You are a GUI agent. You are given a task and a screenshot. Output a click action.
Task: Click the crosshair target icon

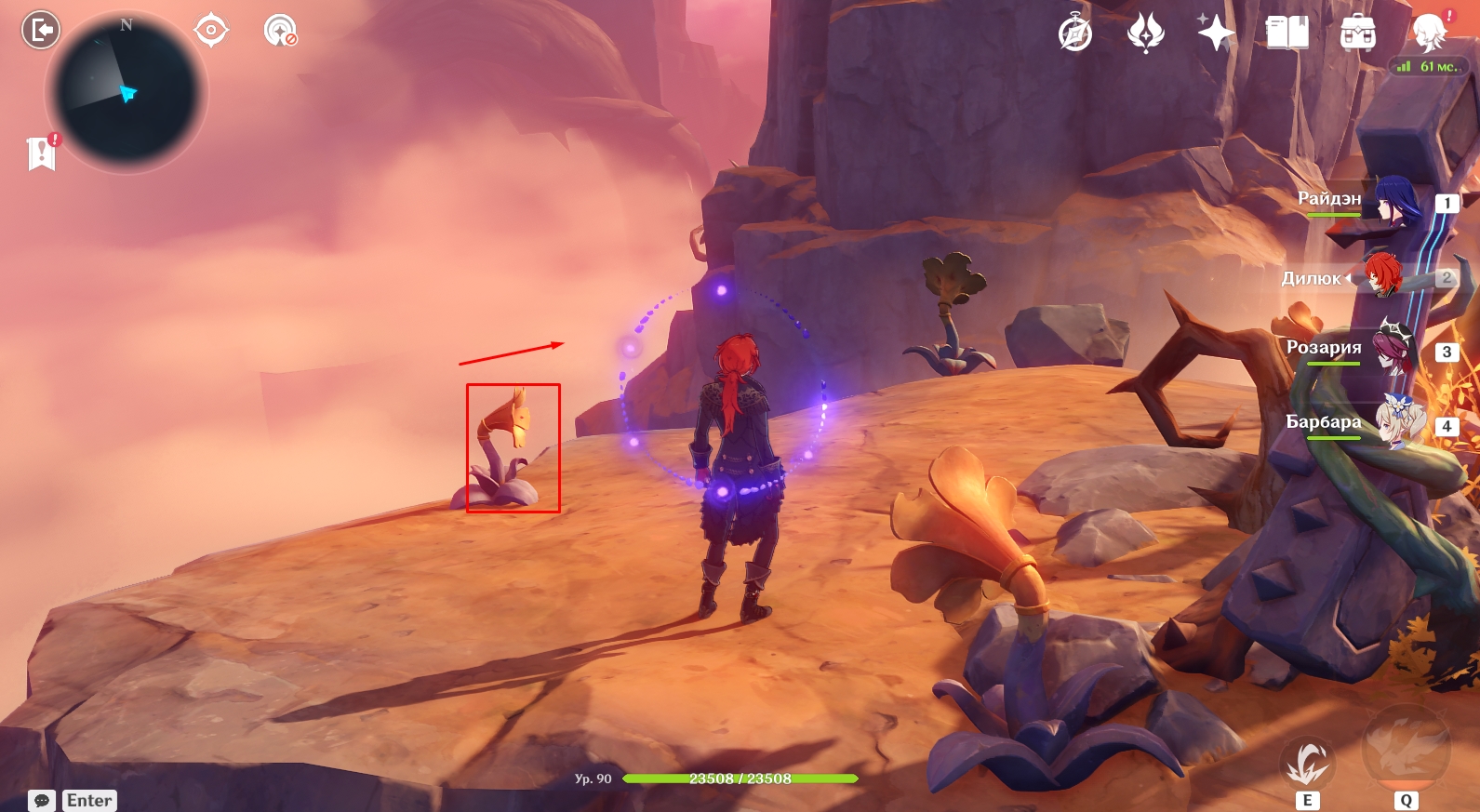click(211, 31)
